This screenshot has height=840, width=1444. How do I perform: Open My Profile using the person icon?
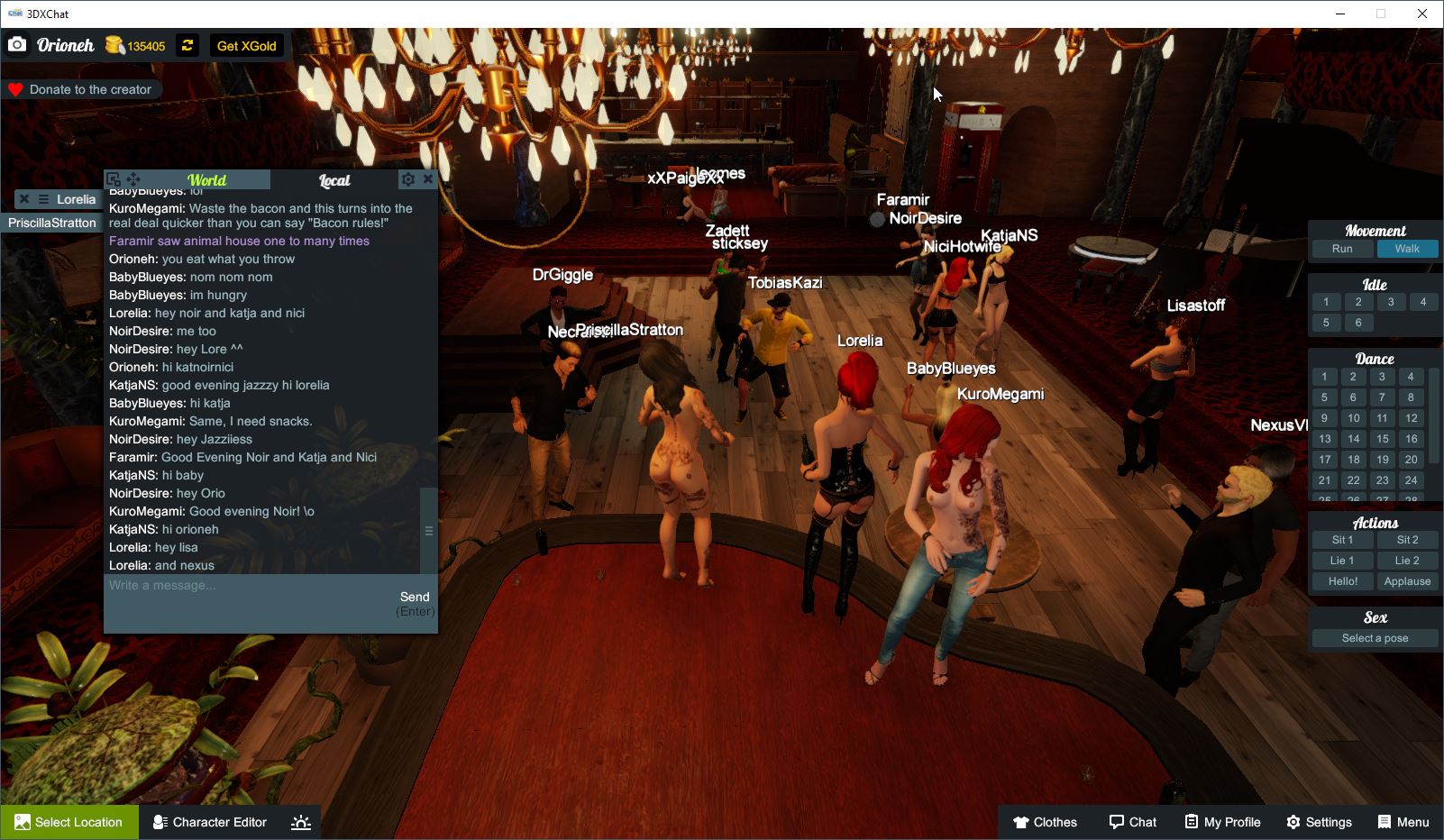click(x=1221, y=821)
